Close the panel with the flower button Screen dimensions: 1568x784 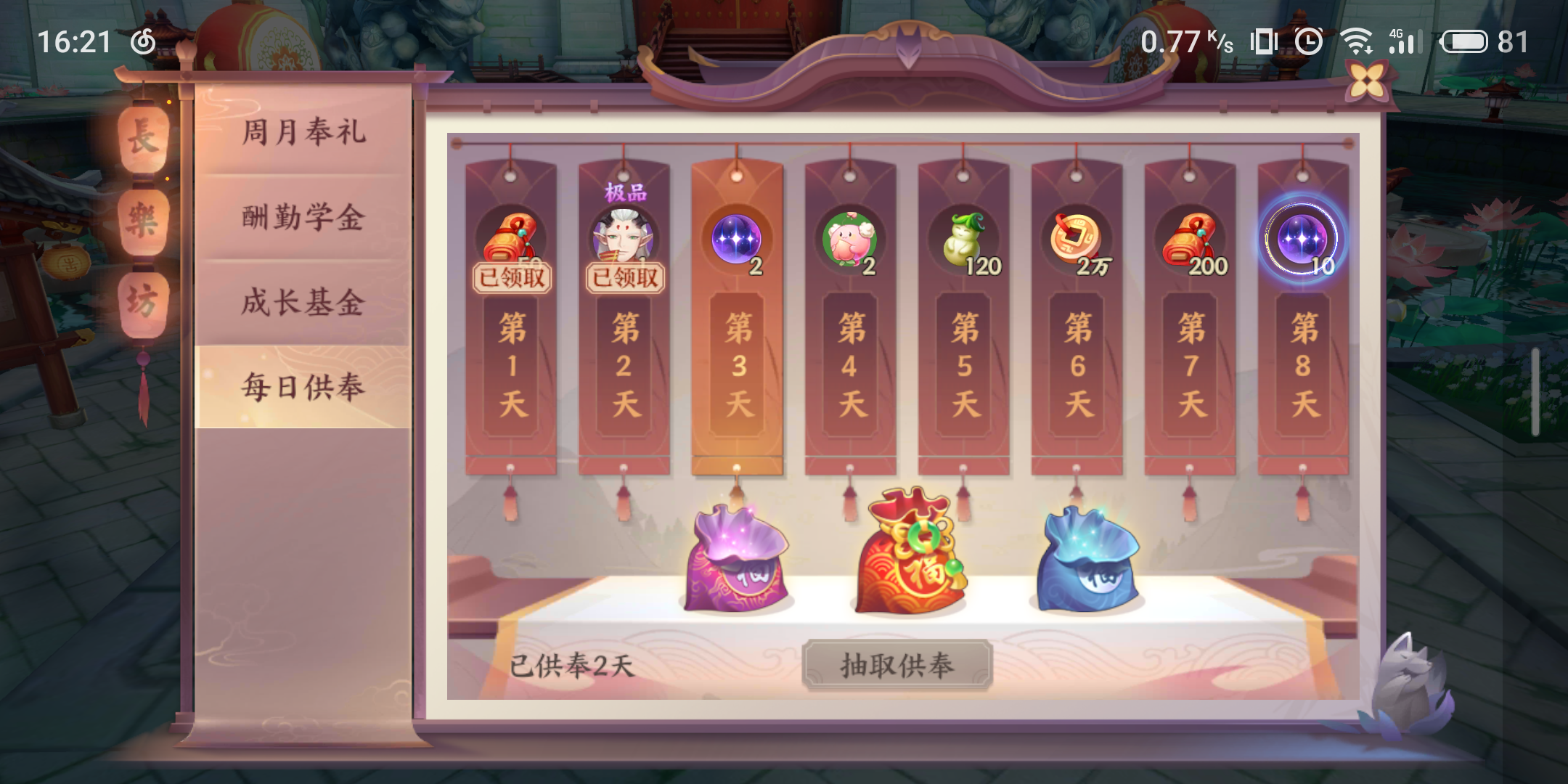(x=1367, y=81)
